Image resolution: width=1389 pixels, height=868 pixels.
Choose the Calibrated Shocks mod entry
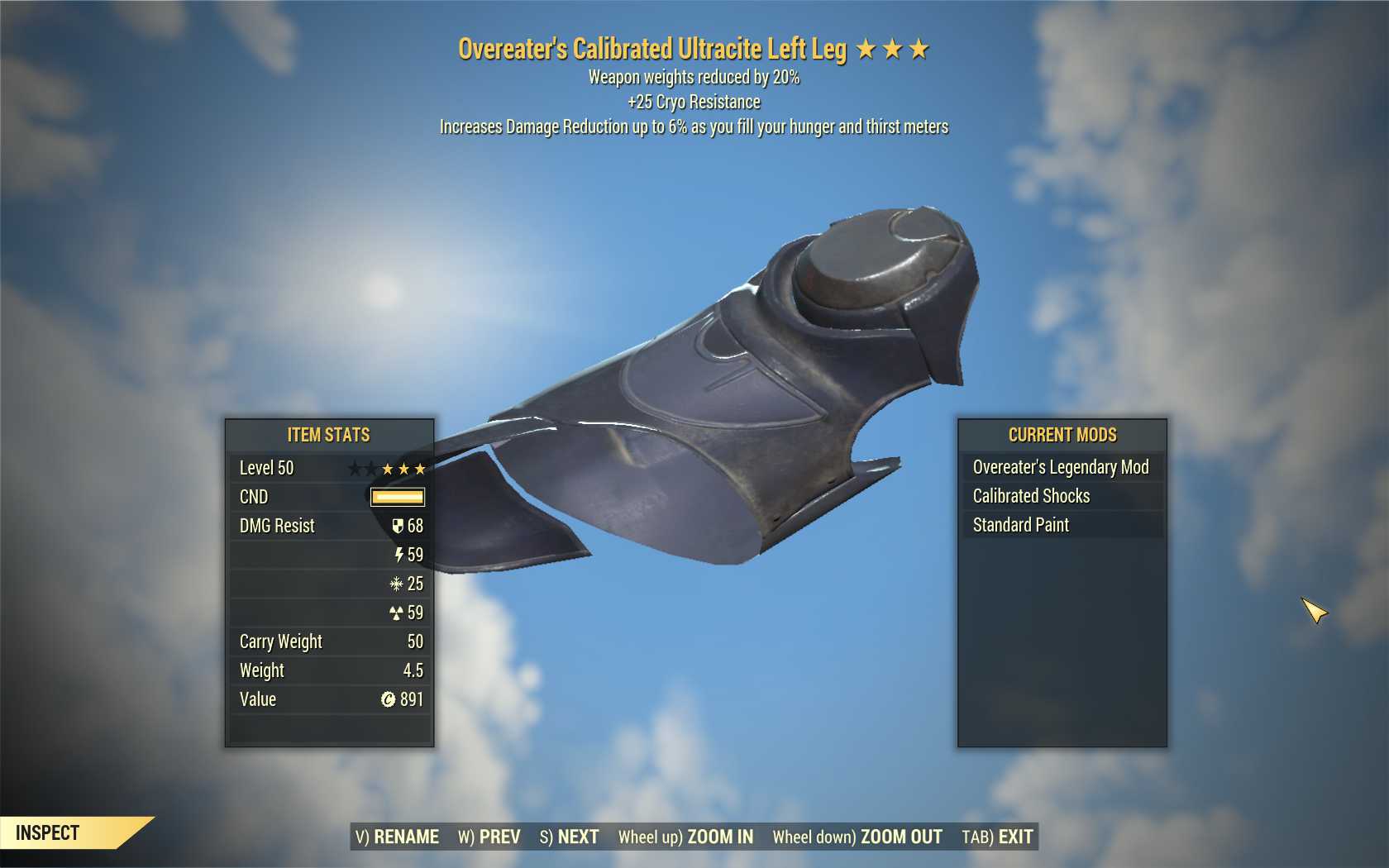click(1061, 496)
